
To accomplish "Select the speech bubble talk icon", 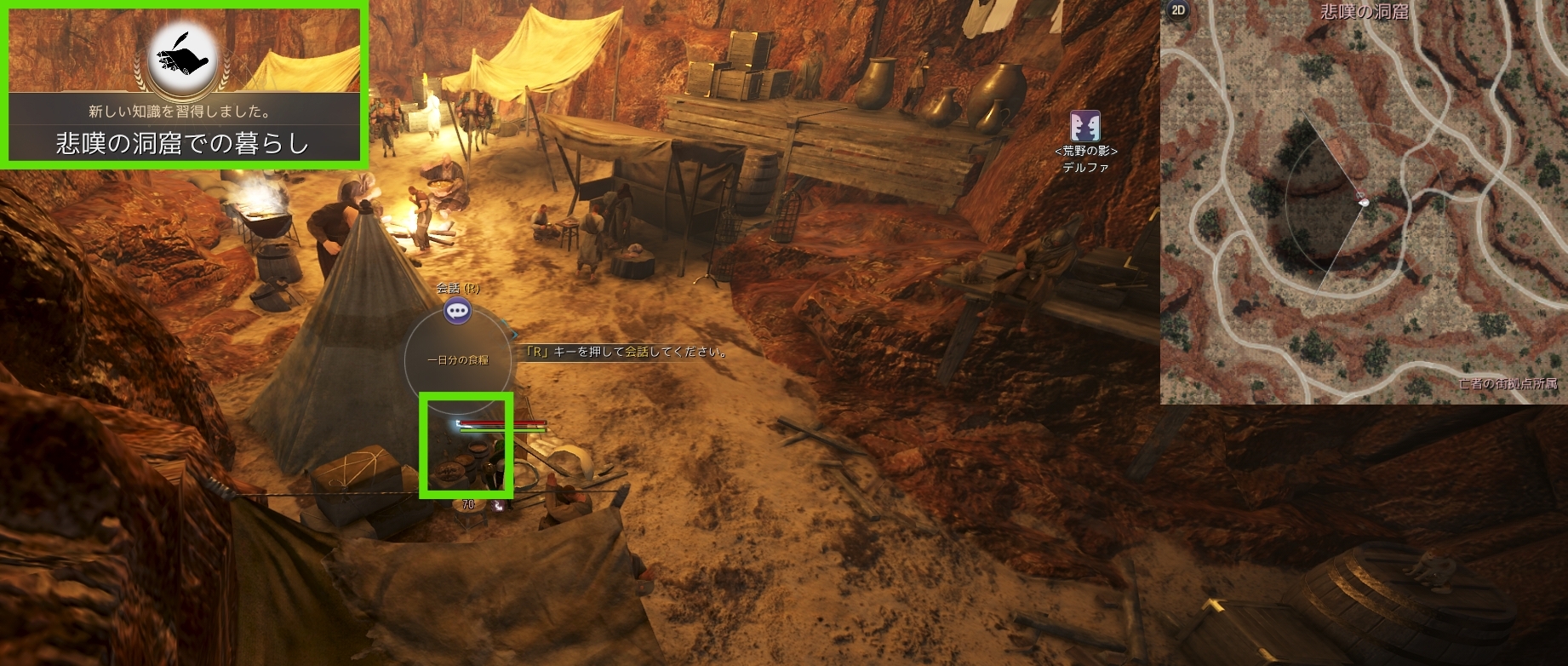I will point(458,311).
